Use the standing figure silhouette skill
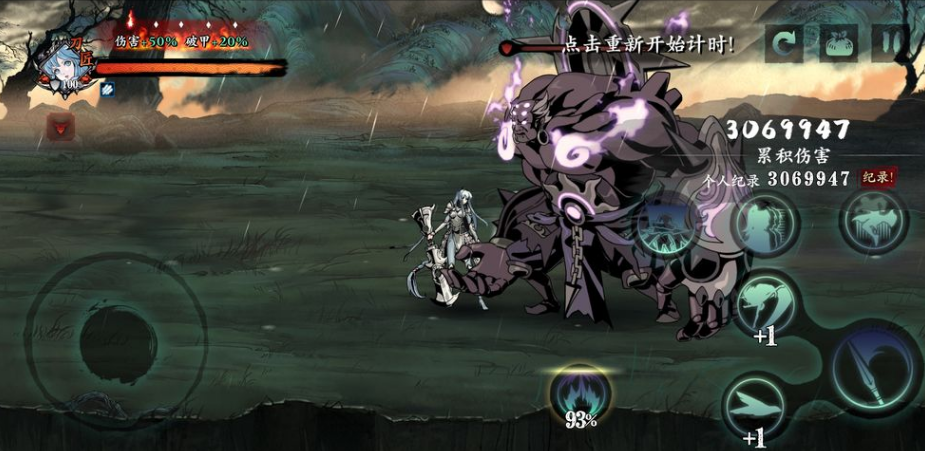 (765, 223)
